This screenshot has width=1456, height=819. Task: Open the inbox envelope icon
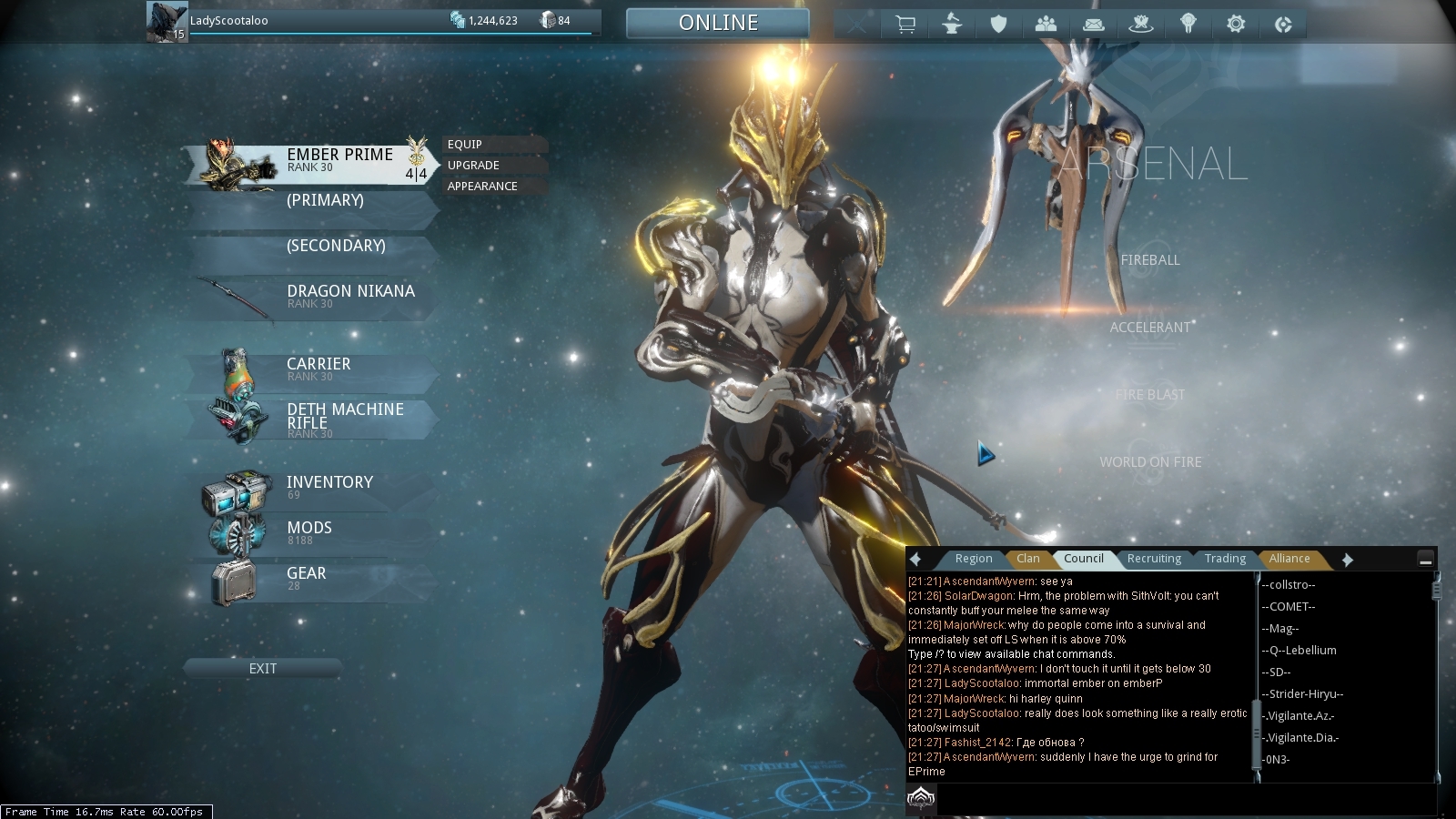point(1094,25)
